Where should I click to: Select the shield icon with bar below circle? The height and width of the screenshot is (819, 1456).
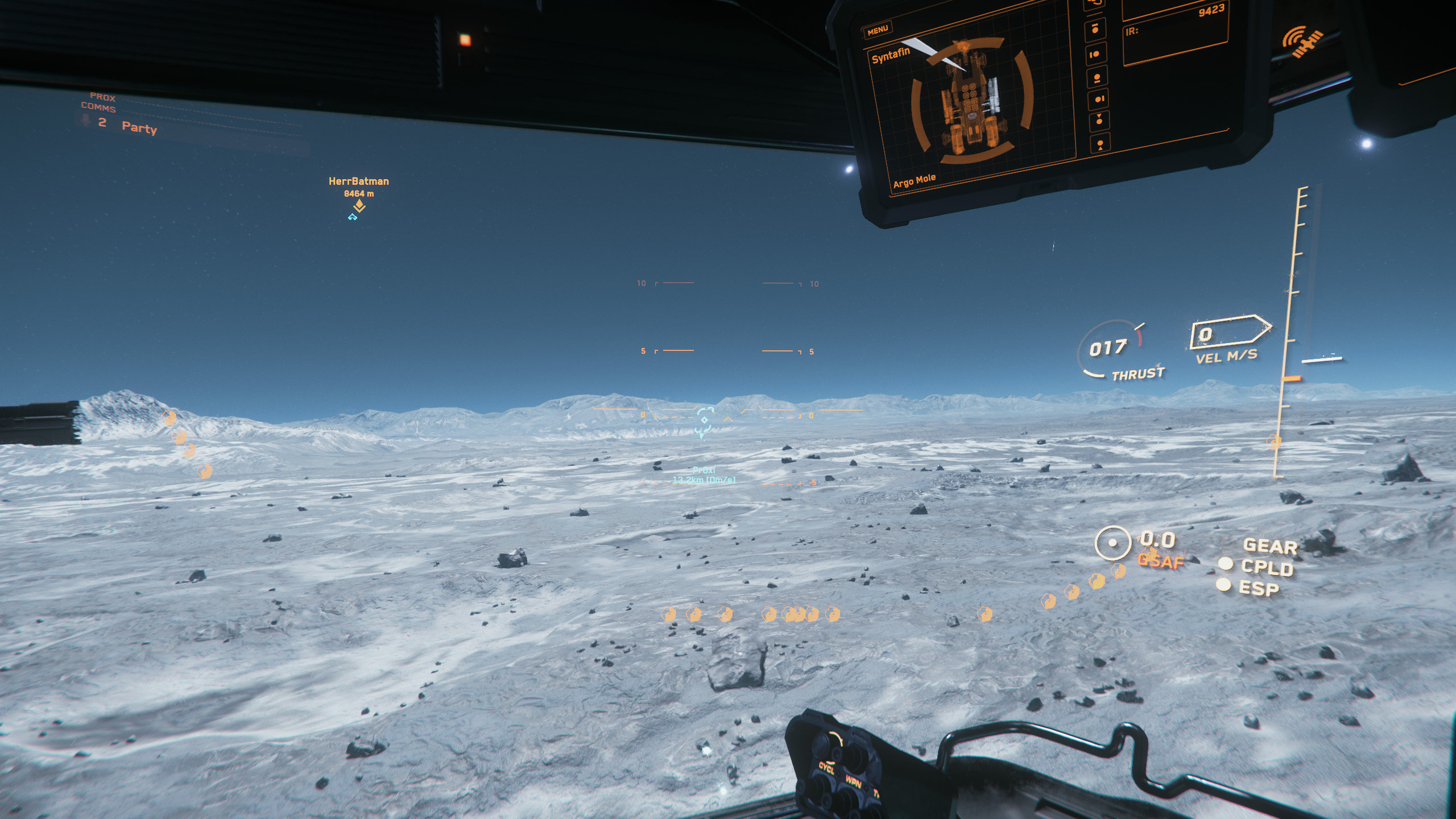tap(1097, 78)
